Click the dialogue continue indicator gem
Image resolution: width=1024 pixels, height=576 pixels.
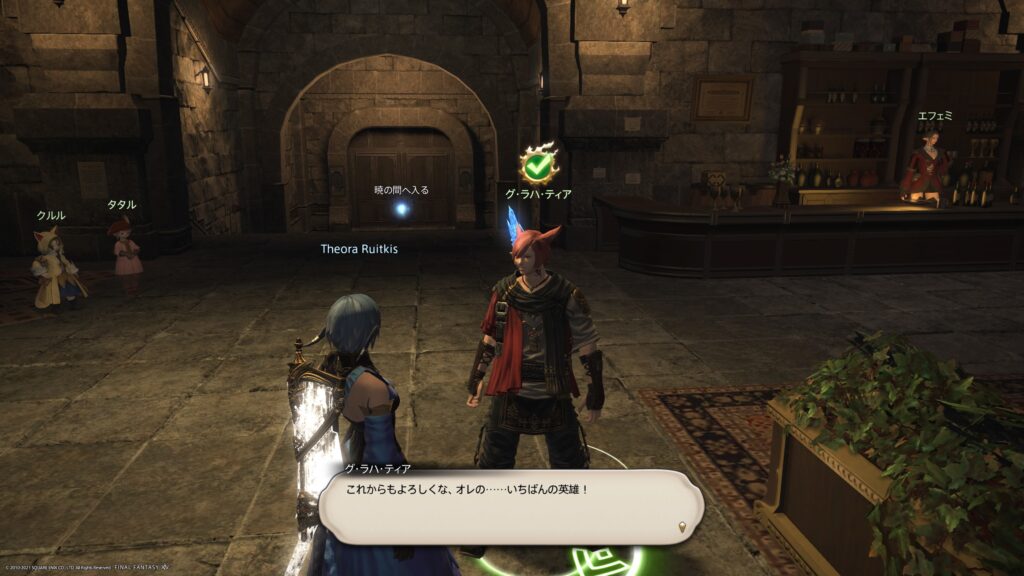(683, 527)
